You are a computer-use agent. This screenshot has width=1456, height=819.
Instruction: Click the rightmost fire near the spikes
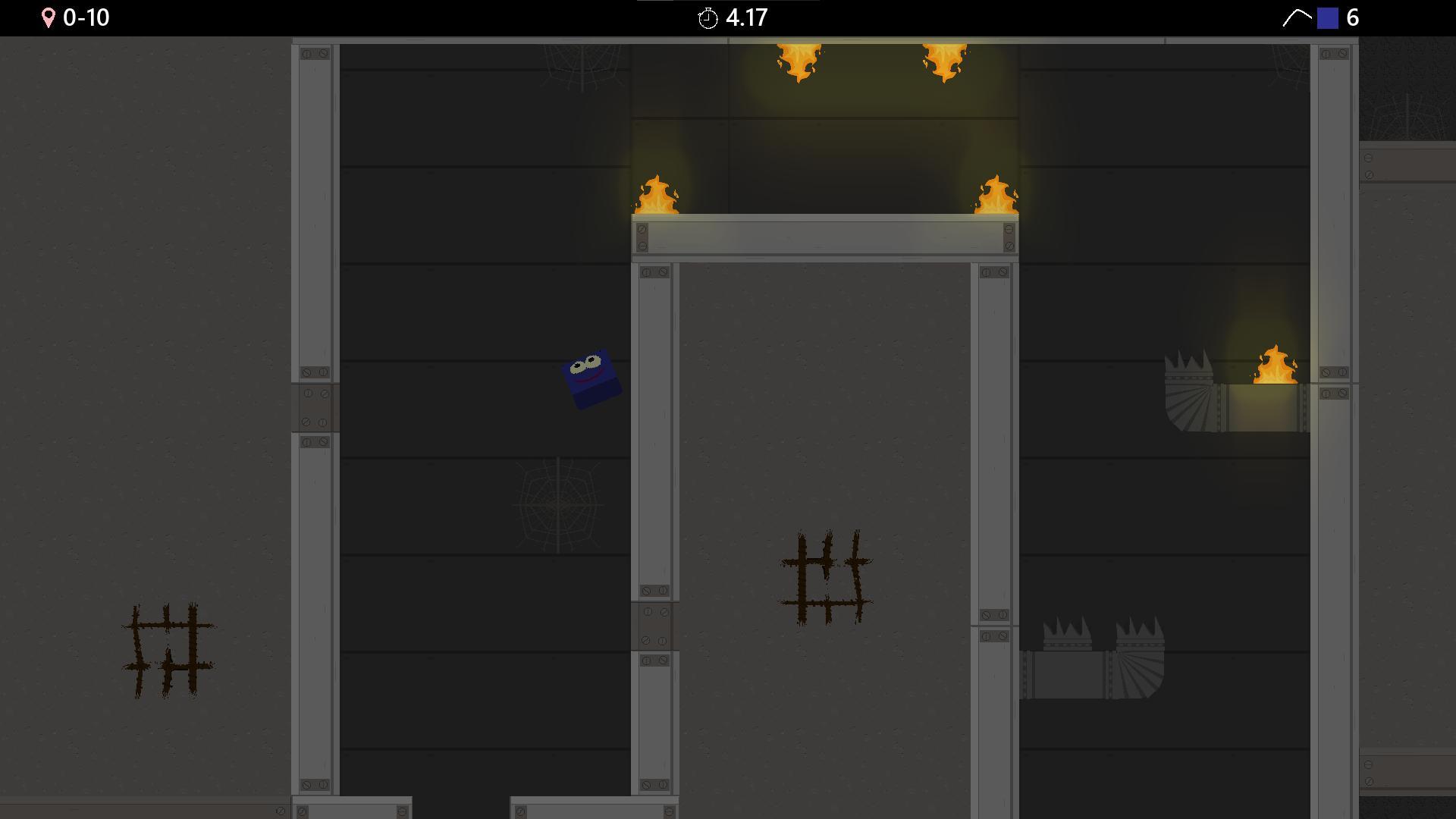point(1276,364)
